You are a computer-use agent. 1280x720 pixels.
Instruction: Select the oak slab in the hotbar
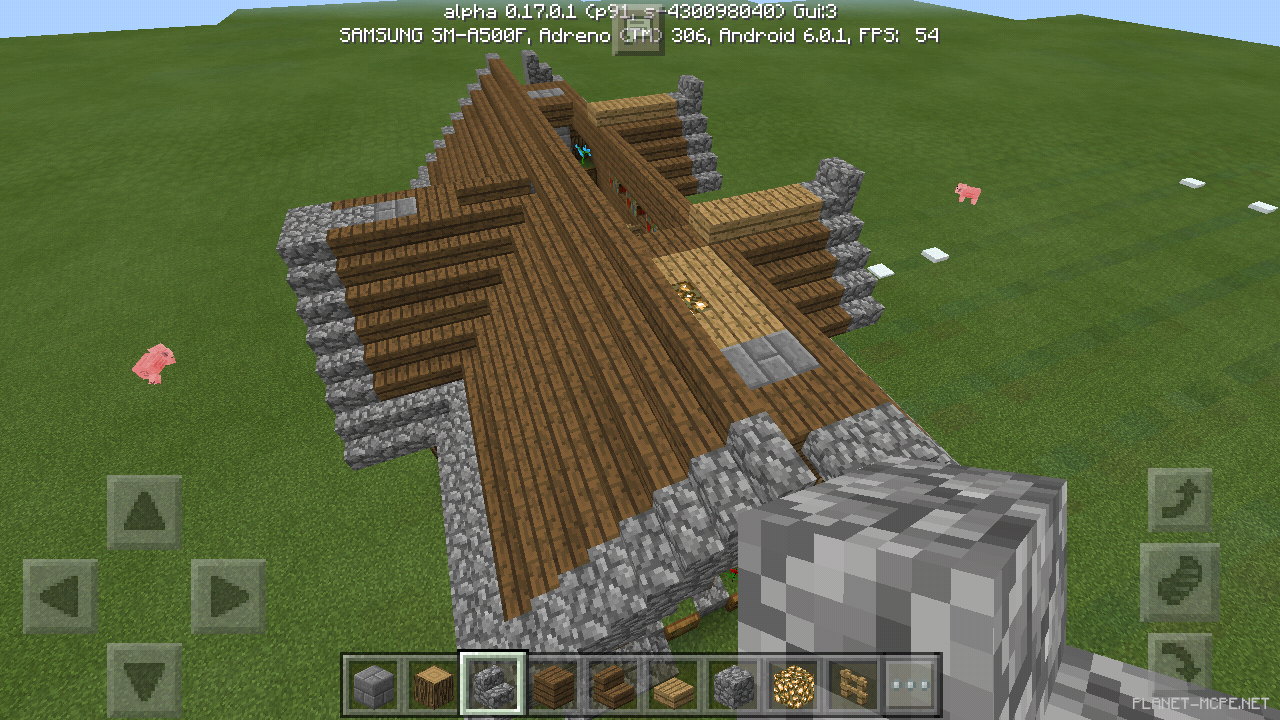click(x=672, y=684)
